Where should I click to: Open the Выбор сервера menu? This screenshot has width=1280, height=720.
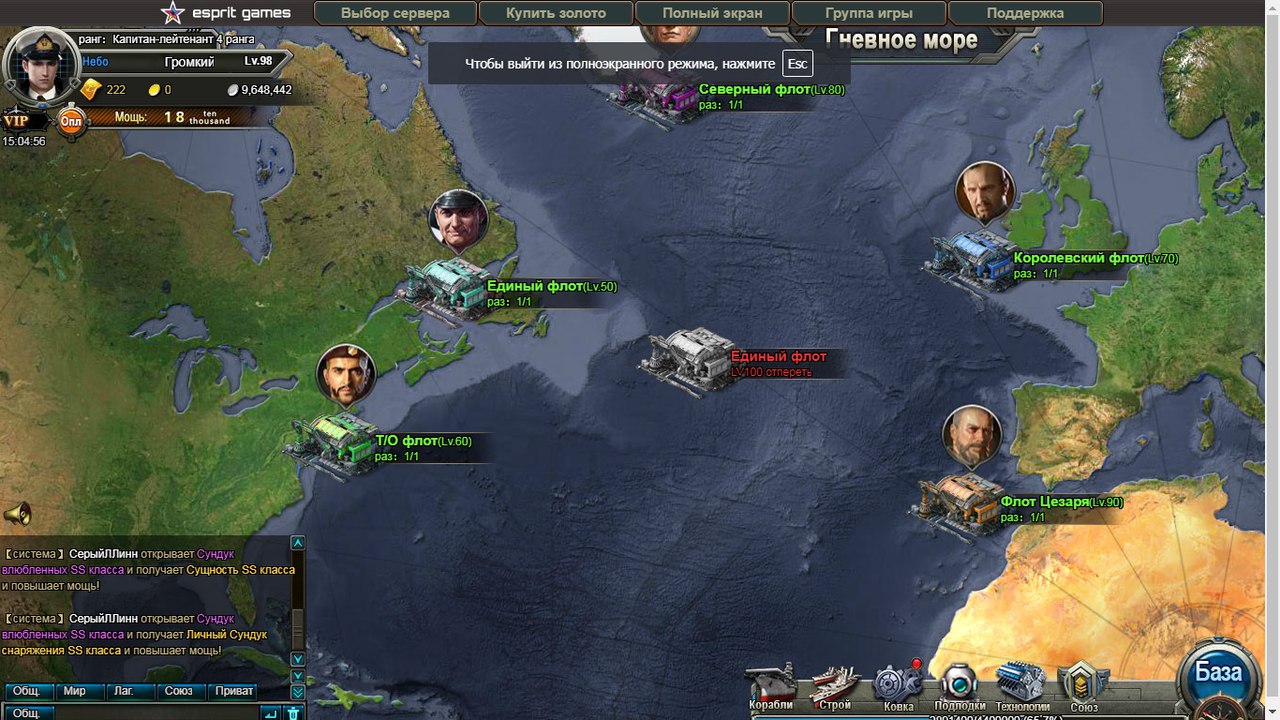395,13
